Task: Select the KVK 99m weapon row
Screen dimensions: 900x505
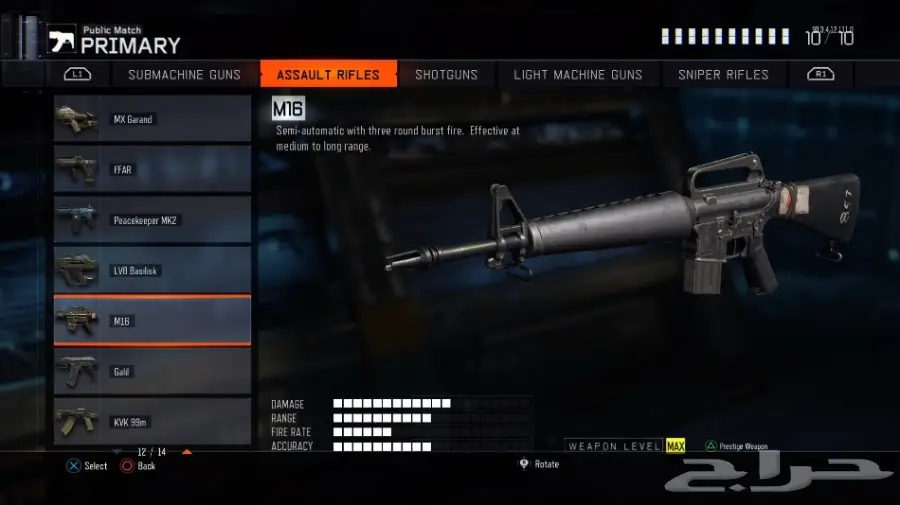Action: [152, 422]
